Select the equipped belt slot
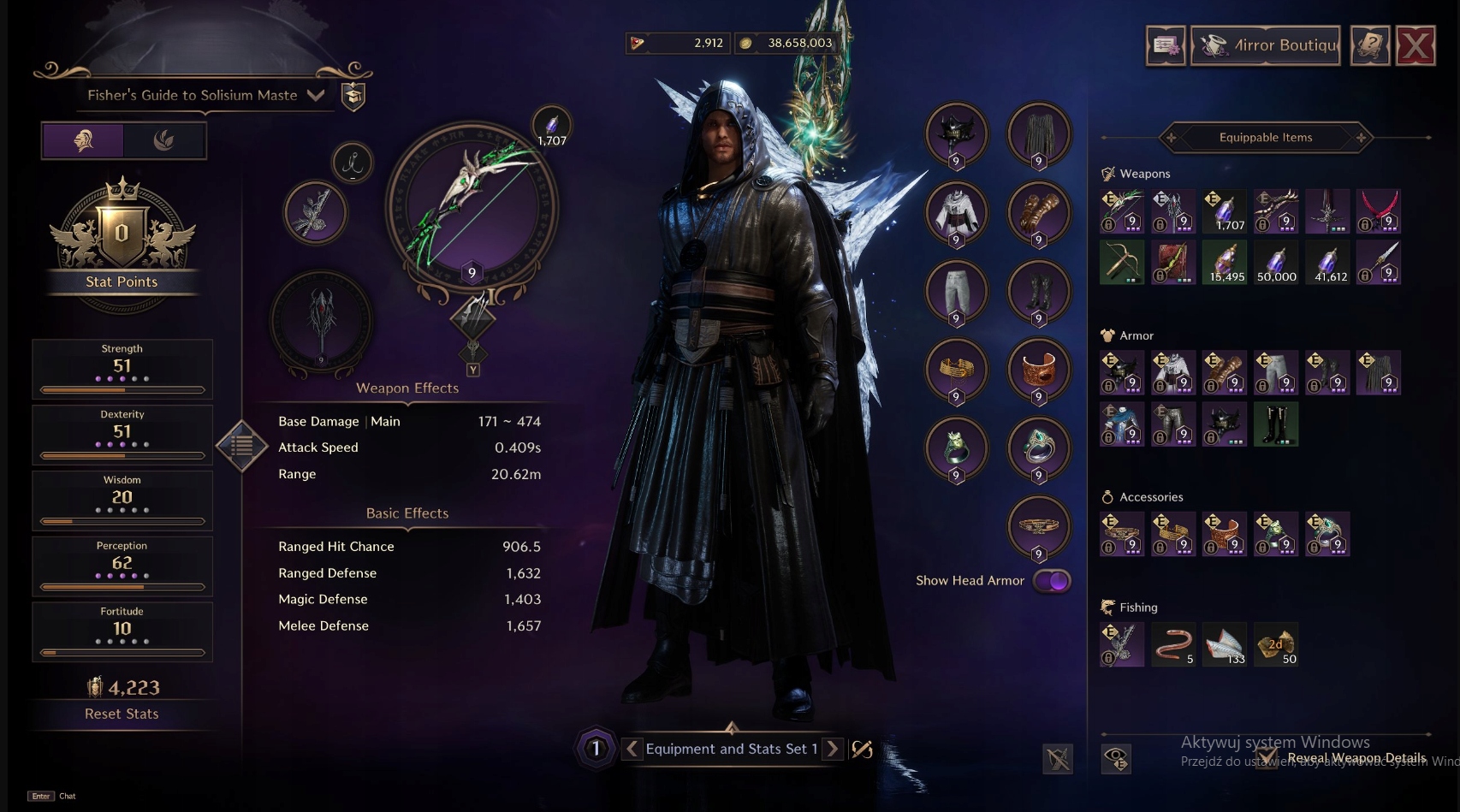Viewport: 1460px width, 812px height. click(x=1038, y=526)
